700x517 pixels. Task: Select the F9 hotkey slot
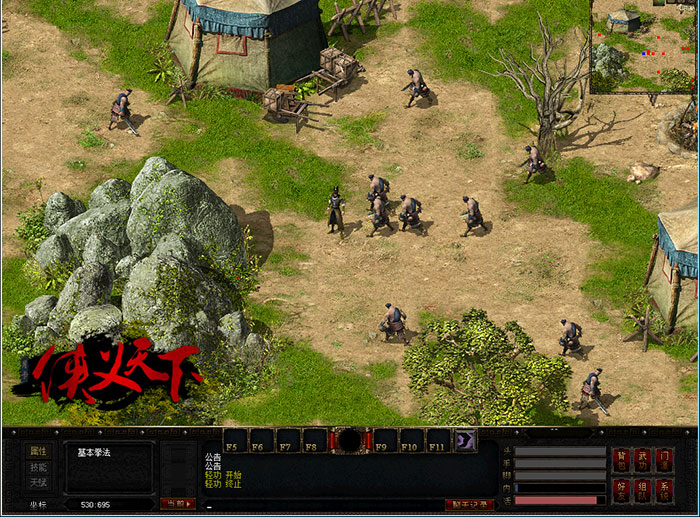click(x=386, y=441)
